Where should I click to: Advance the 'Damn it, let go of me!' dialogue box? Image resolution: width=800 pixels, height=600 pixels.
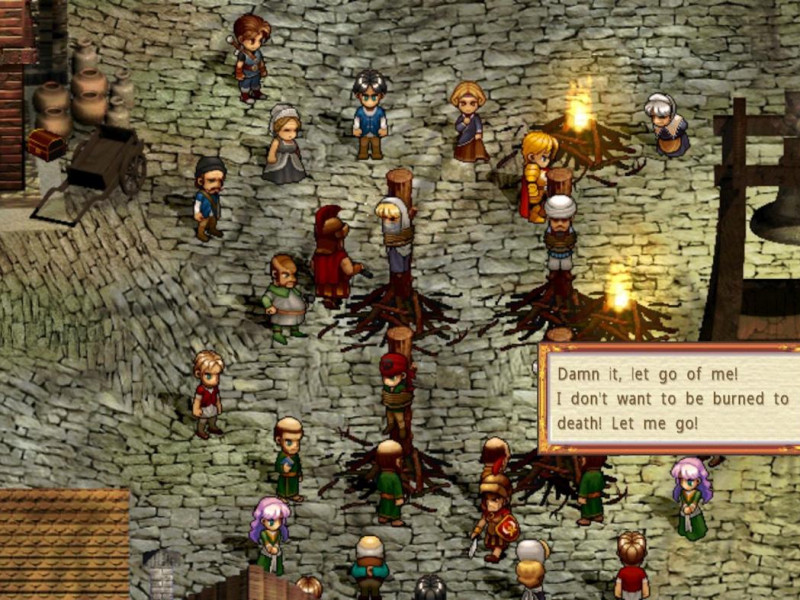coord(668,398)
